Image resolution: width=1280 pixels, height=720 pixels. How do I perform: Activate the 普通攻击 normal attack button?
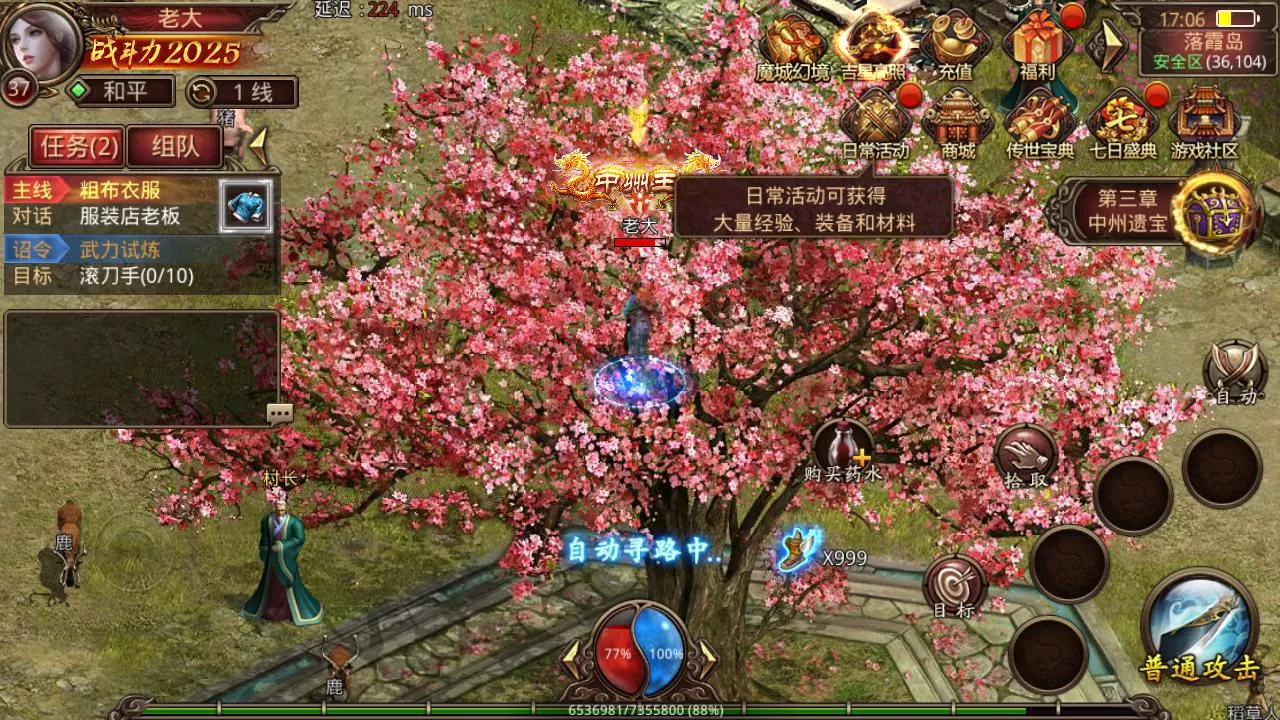[1200, 625]
